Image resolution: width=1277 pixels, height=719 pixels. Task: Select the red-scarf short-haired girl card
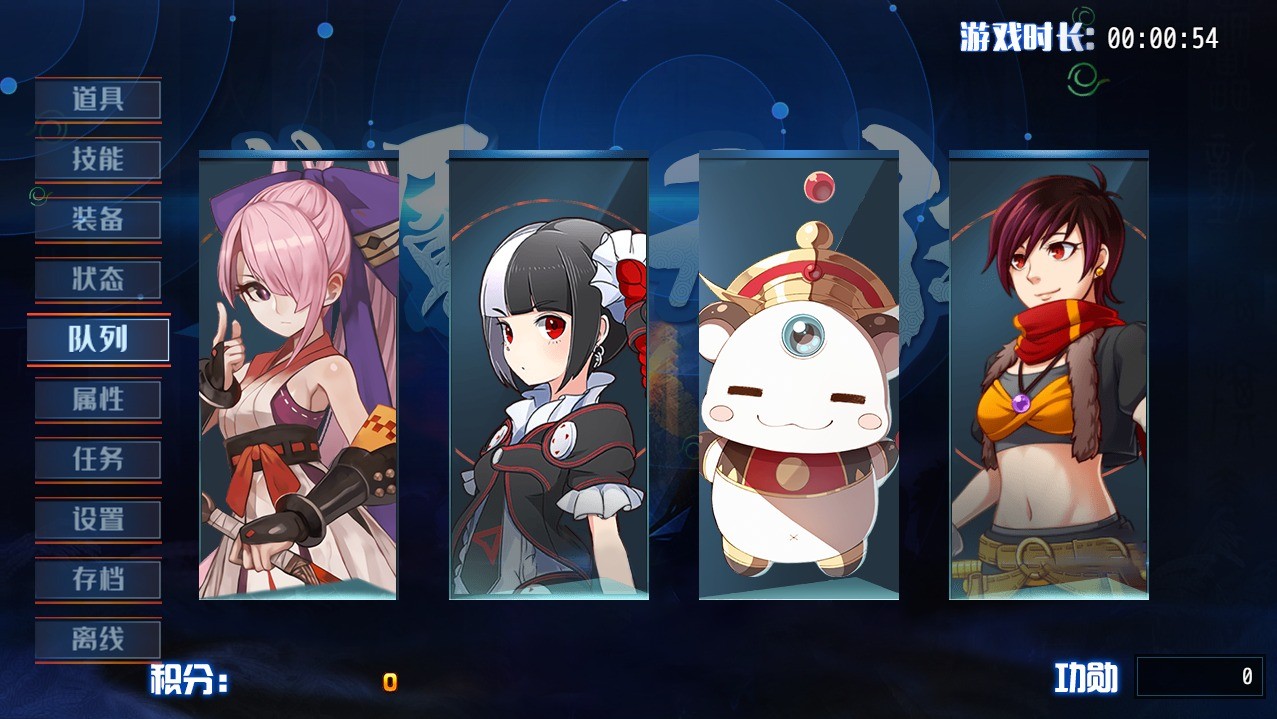[x=1048, y=376]
